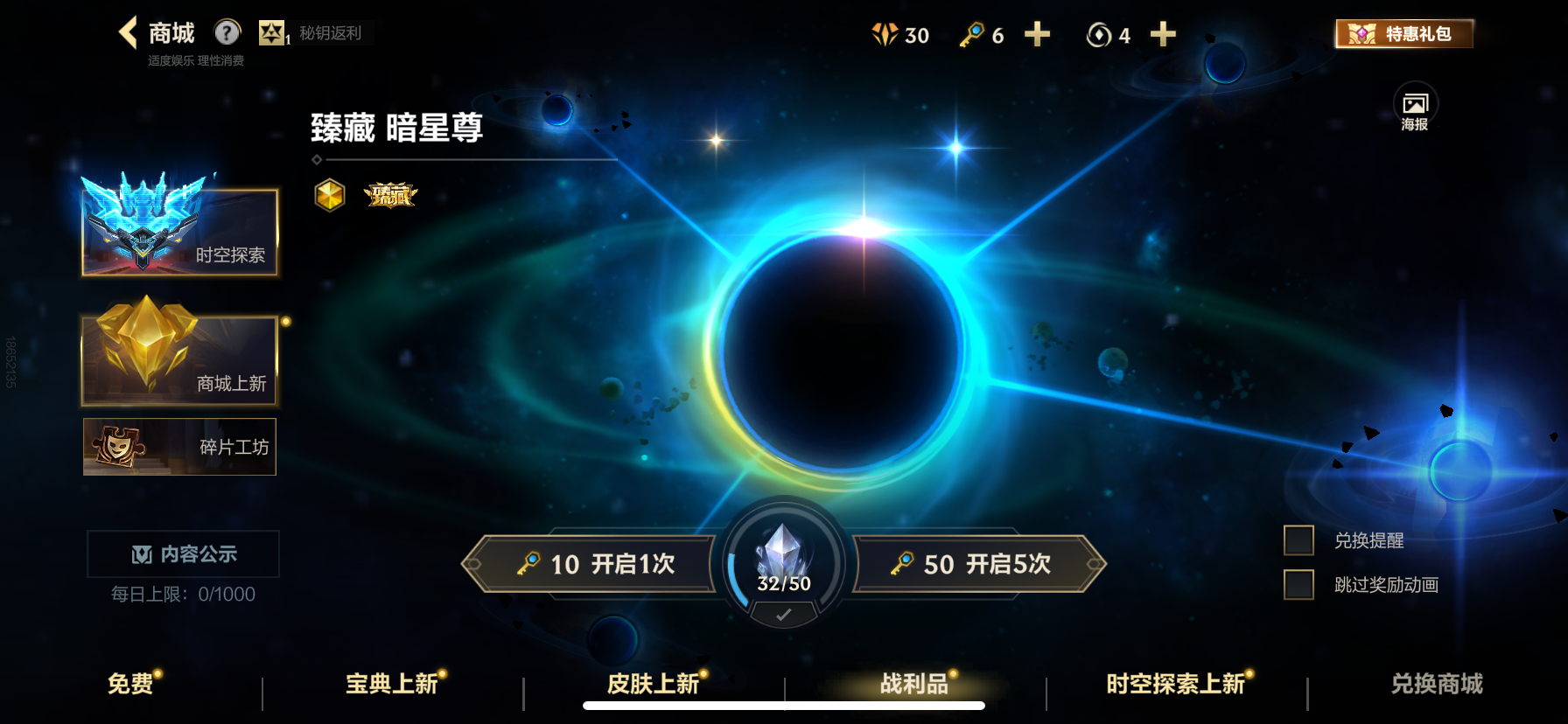1568x724 pixels.
Task: Switch to the 皮肤上新 tab
Action: pos(651,685)
